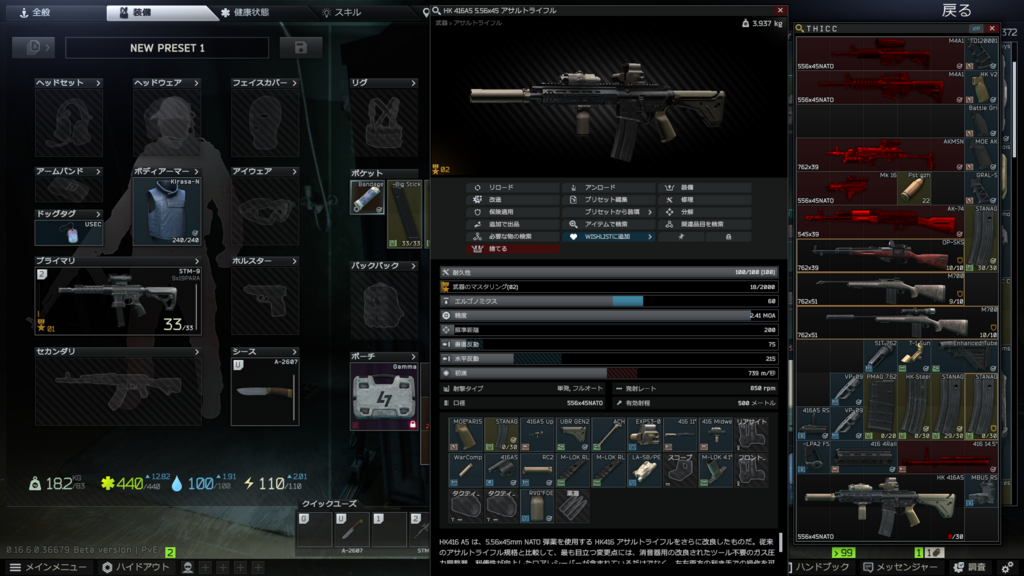Click the 戻る back button
The image size is (1024, 576).
click(955, 10)
